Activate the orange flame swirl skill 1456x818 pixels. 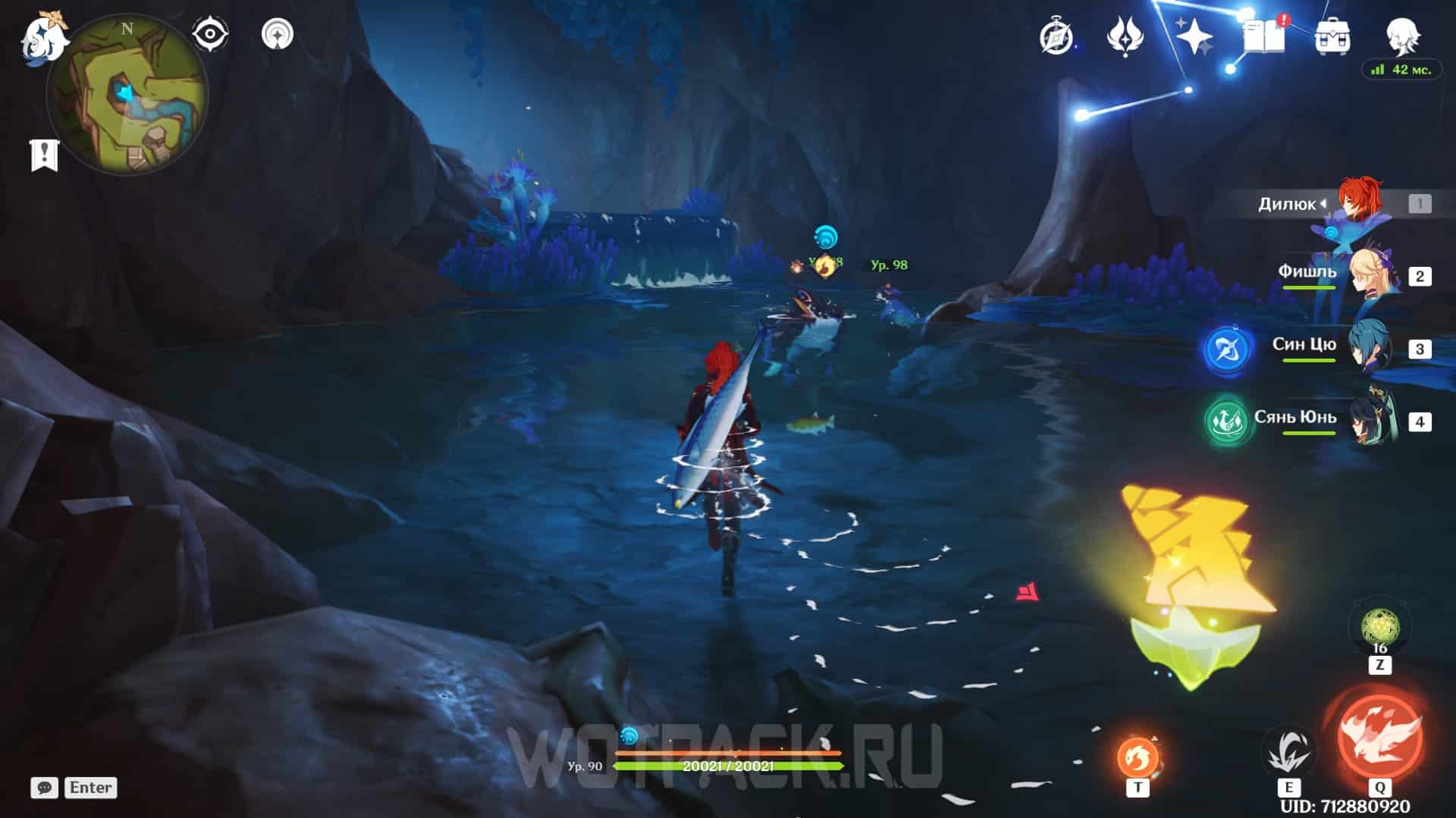1137,757
